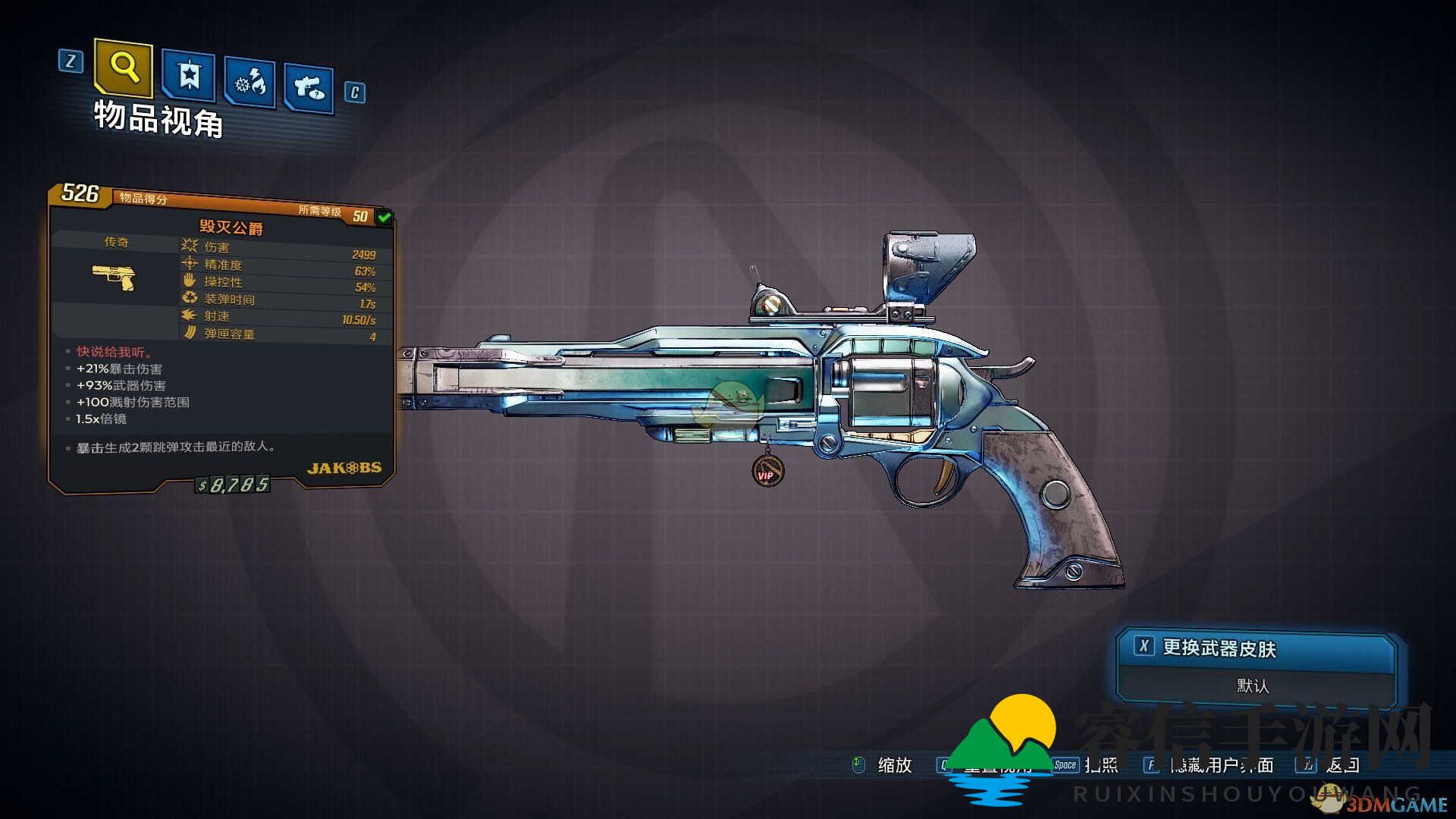The image size is (1456, 819).
Task: Open the gear and flame tab
Action: (249, 83)
